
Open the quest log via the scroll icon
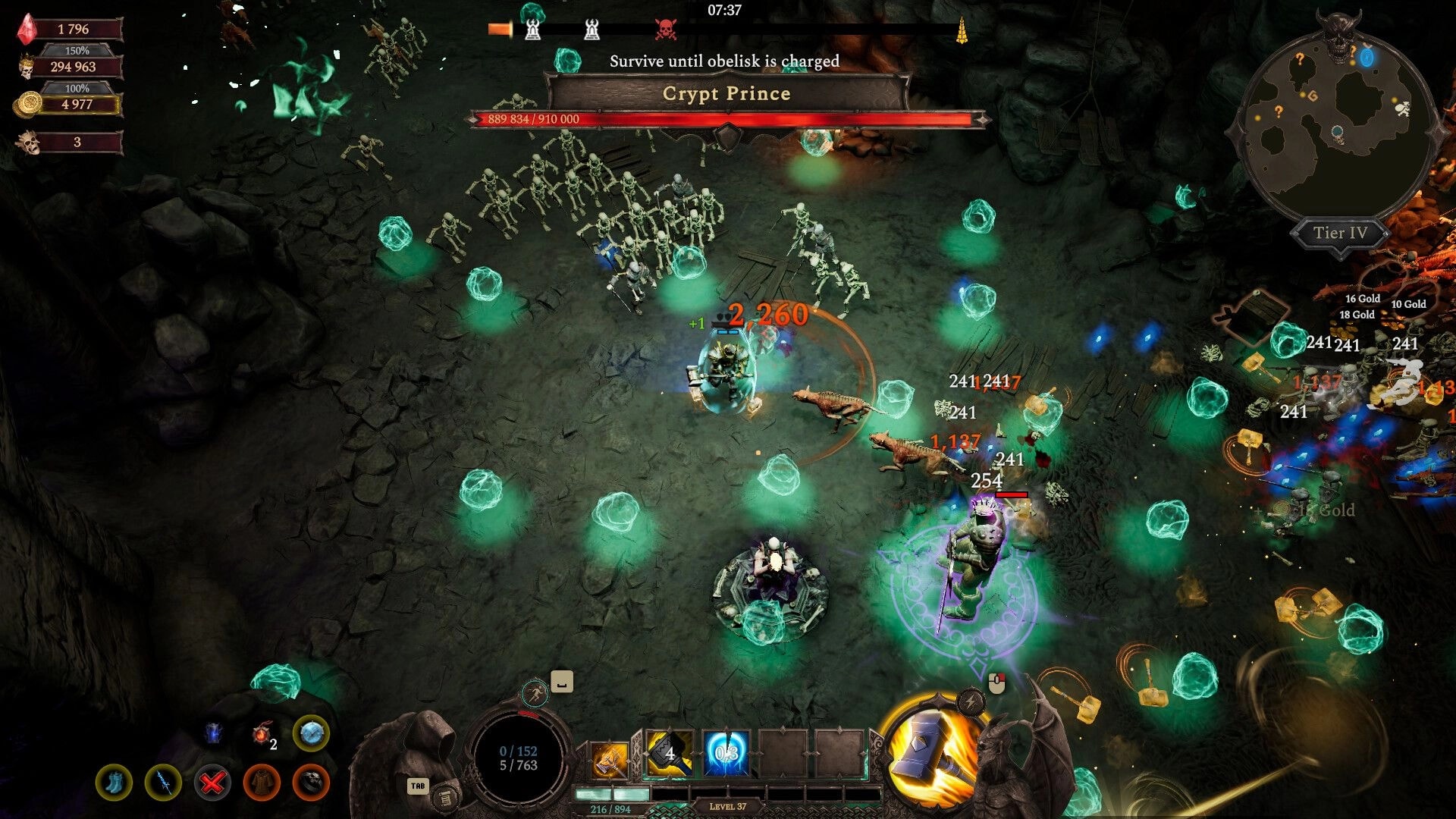pyautogui.click(x=446, y=799)
